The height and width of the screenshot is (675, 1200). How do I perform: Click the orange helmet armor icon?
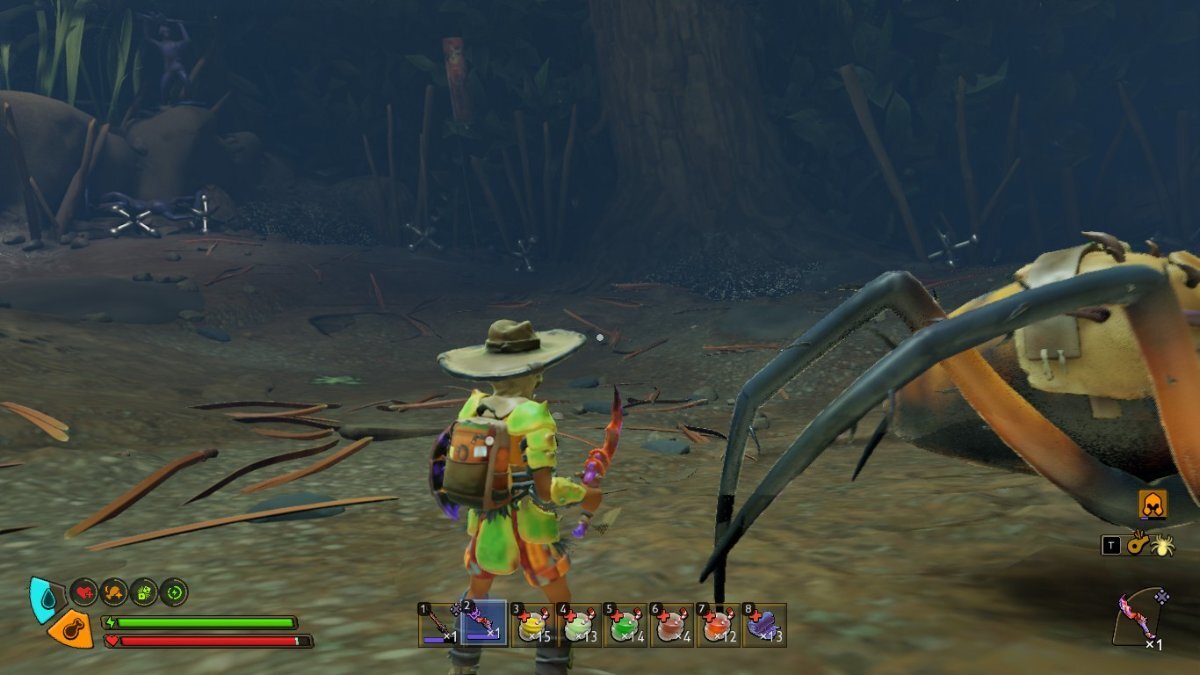[x=1153, y=507]
